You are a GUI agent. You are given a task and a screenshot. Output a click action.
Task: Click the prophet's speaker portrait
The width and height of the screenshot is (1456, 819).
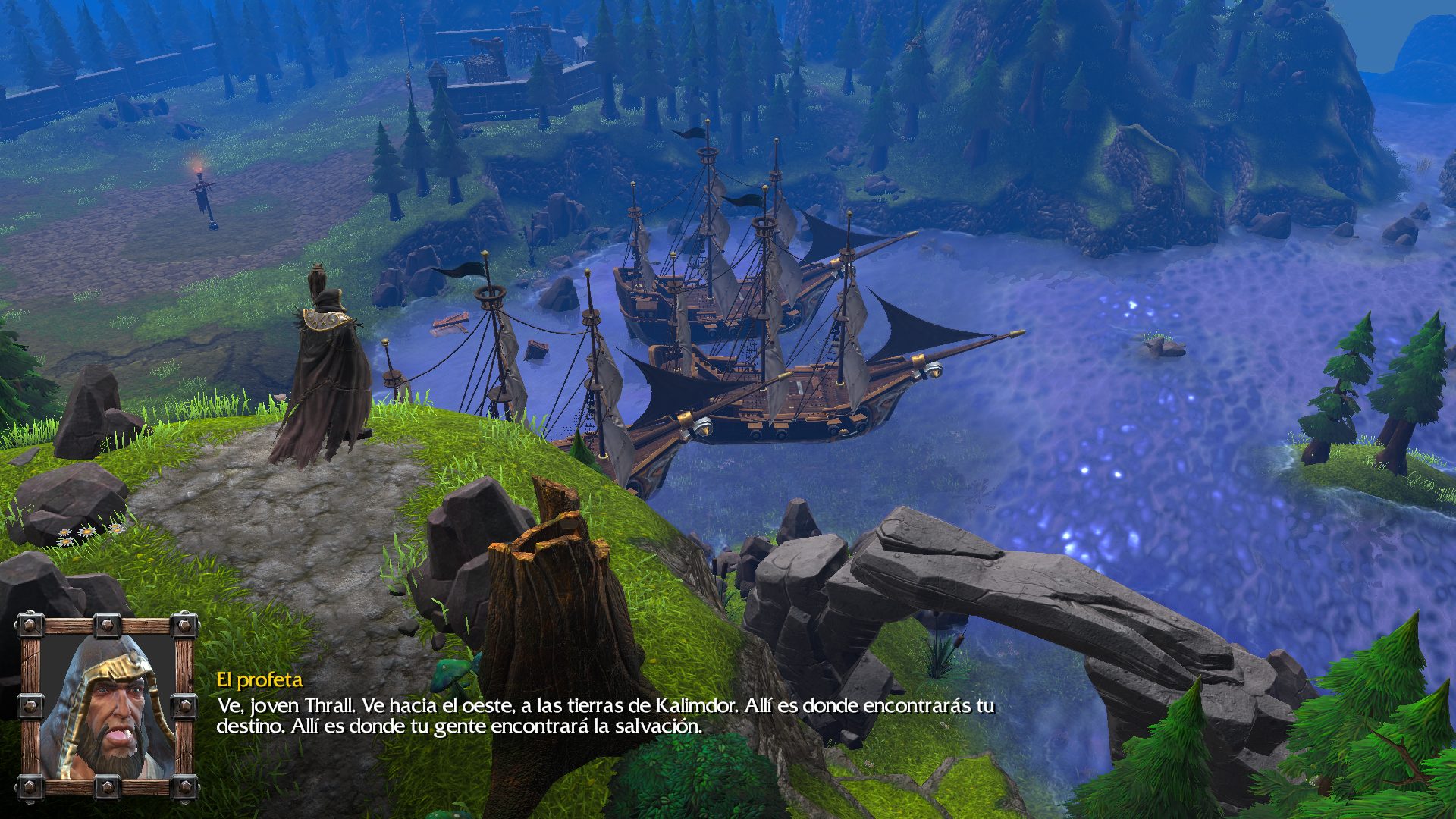[107, 708]
